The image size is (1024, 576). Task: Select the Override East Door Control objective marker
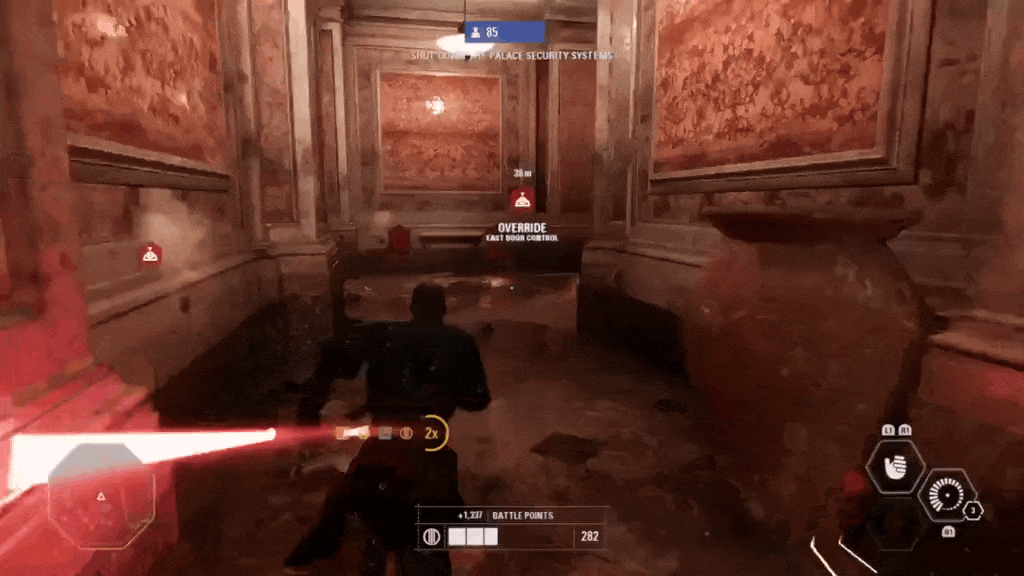click(521, 200)
